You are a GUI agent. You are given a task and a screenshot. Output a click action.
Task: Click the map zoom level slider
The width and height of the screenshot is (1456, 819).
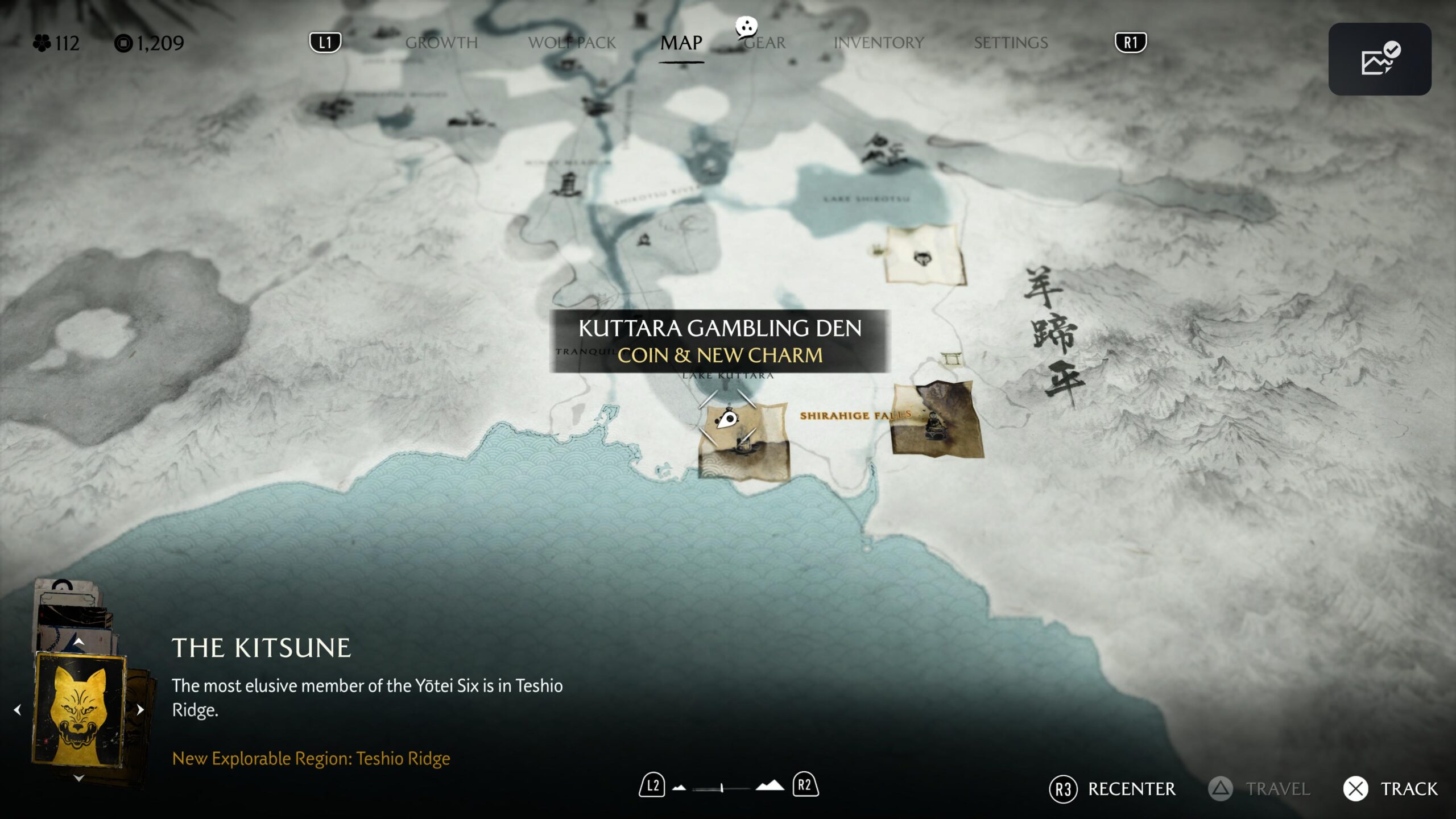click(721, 788)
